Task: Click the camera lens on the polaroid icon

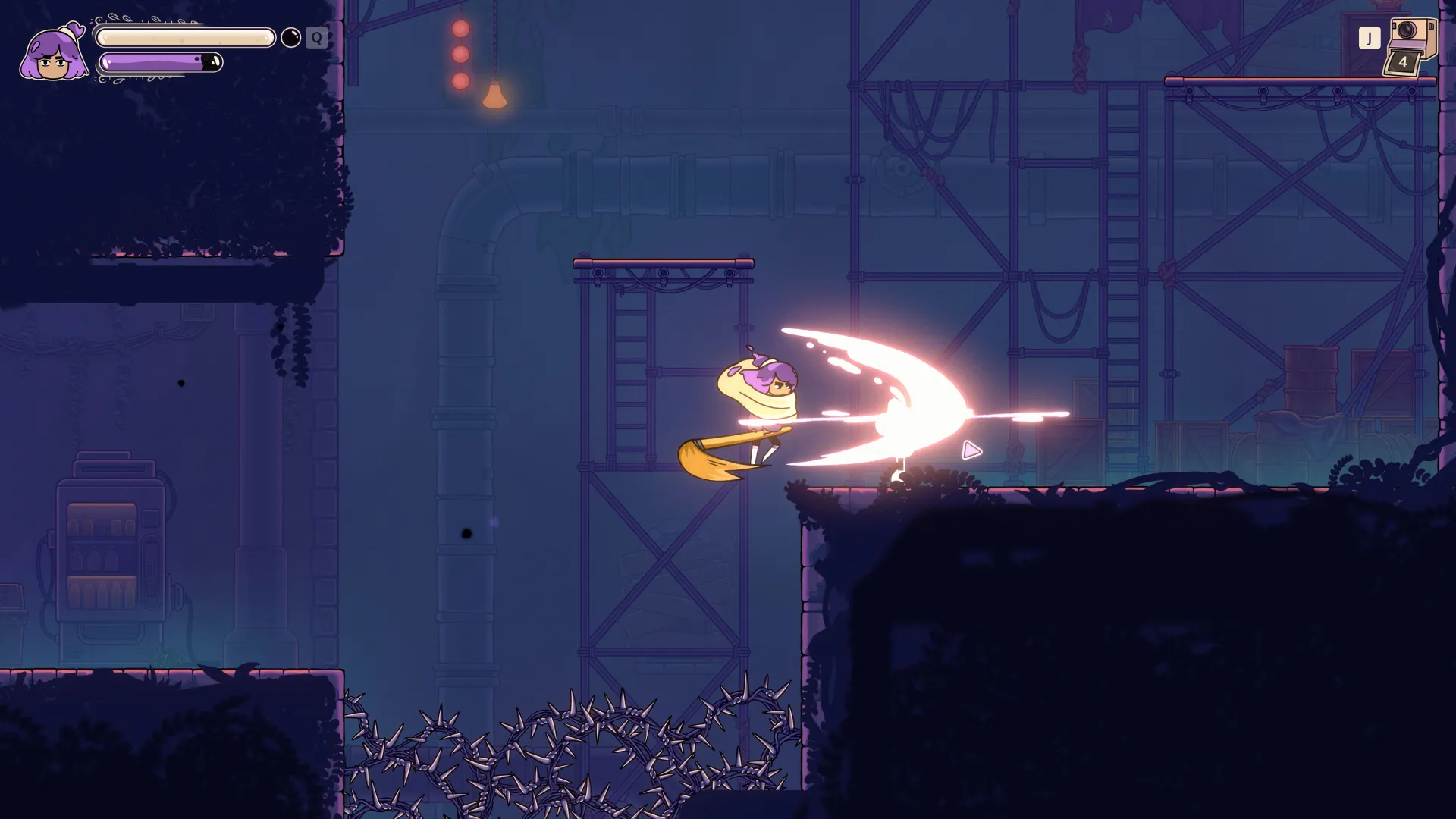Action: click(x=1406, y=30)
